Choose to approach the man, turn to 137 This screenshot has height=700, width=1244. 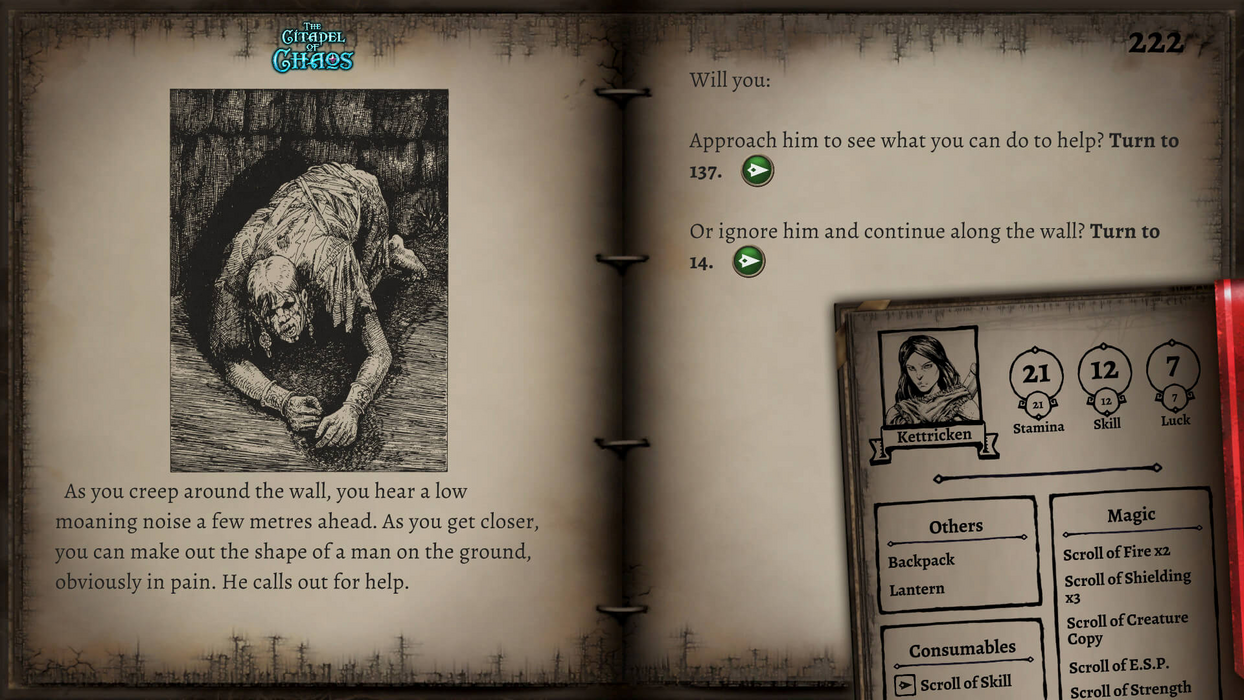[757, 171]
